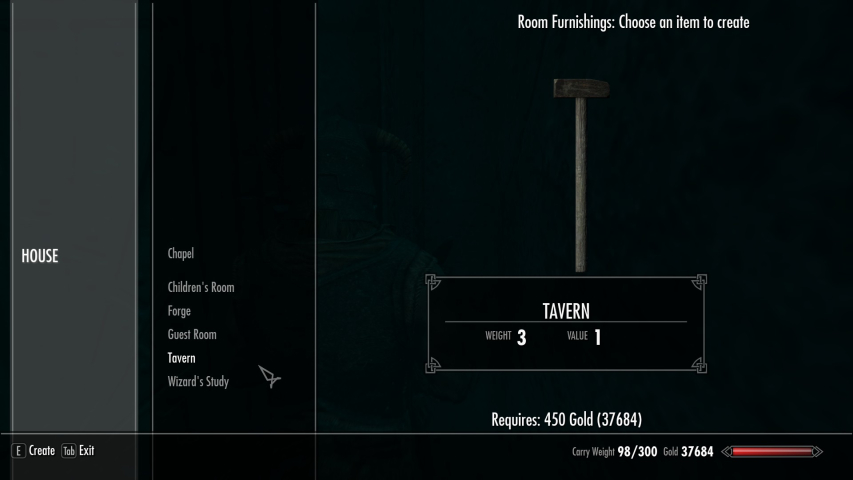Select the Chapel furnishing entry
Image resolution: width=853 pixels, height=480 pixels.
tap(181, 254)
